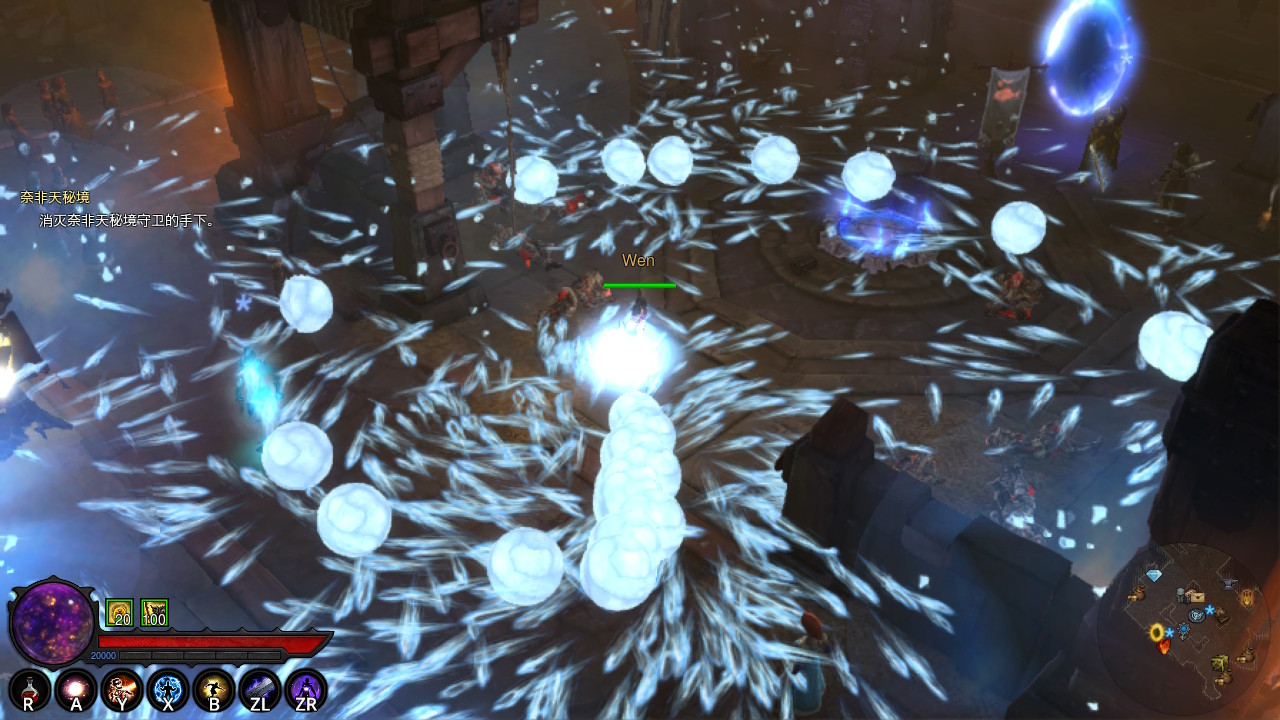This screenshot has width=1280, height=720.
Task: Select the anvil blacksmith marker on minimap
Action: click(1229, 583)
